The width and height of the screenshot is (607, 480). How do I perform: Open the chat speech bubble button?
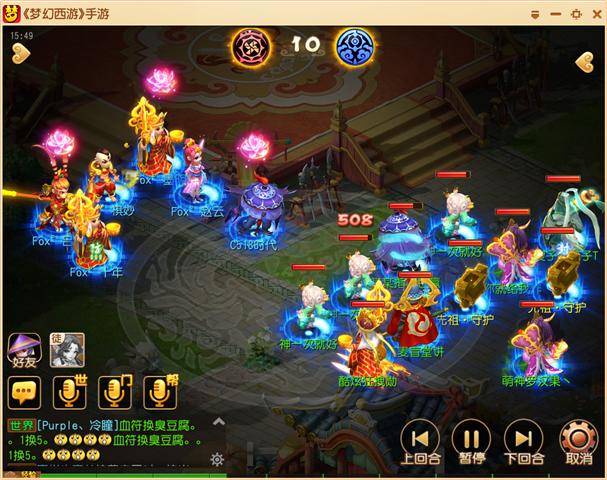coord(23,391)
